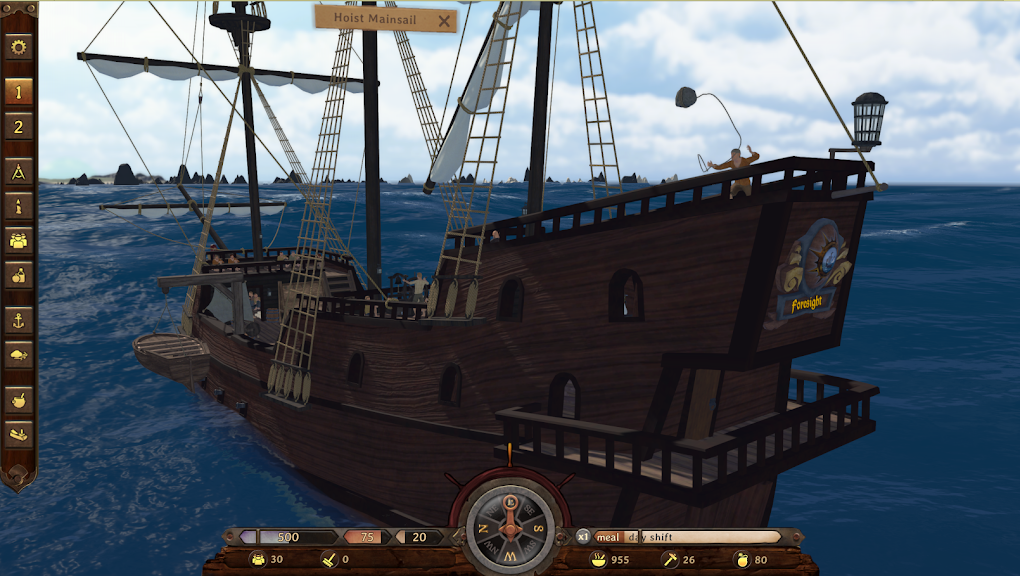The image size is (1020, 576).
Task: Open the mortar and pestle panel
Action: pyautogui.click(x=19, y=400)
